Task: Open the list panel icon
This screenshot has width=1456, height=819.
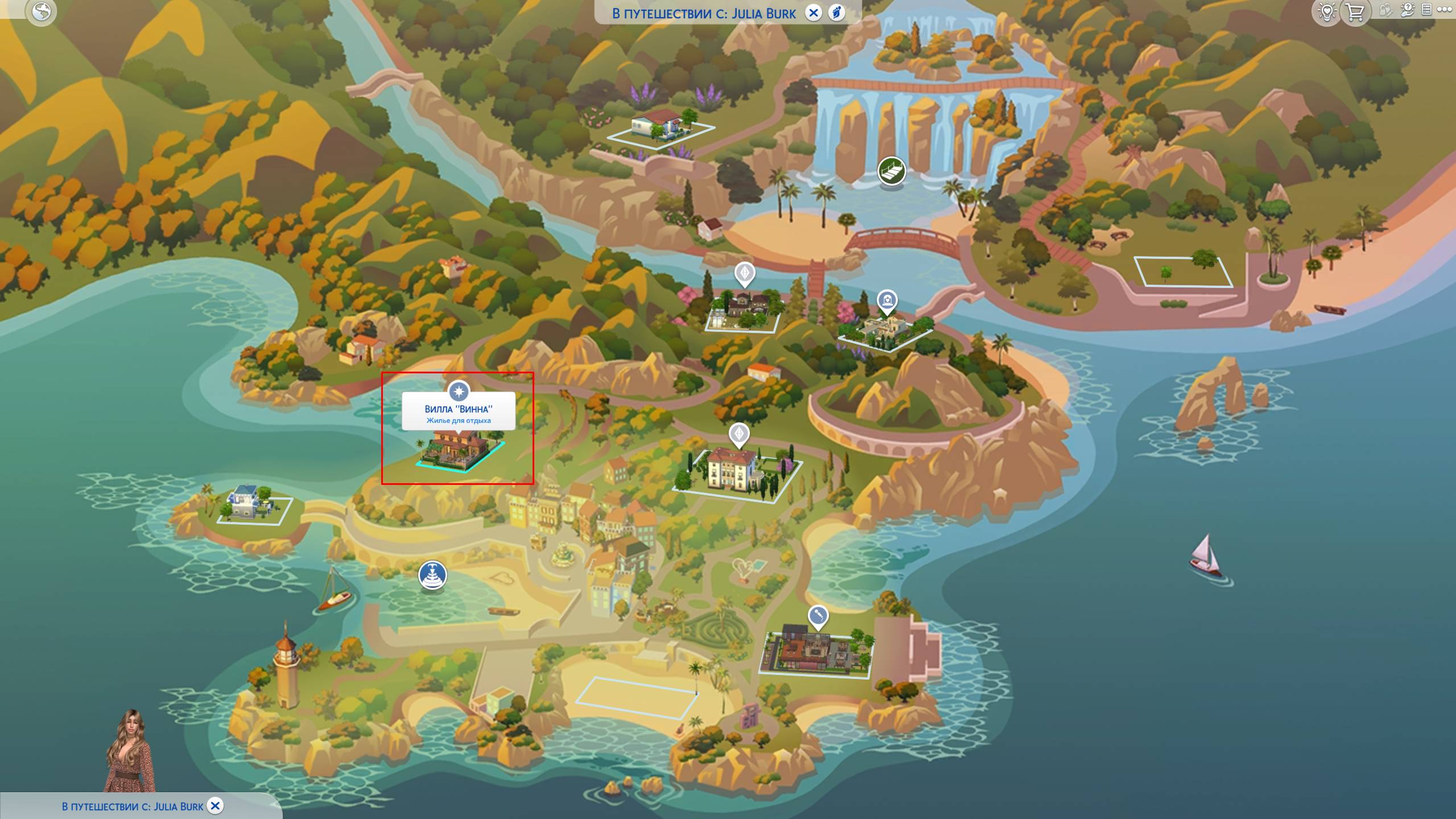Action: (1426, 10)
